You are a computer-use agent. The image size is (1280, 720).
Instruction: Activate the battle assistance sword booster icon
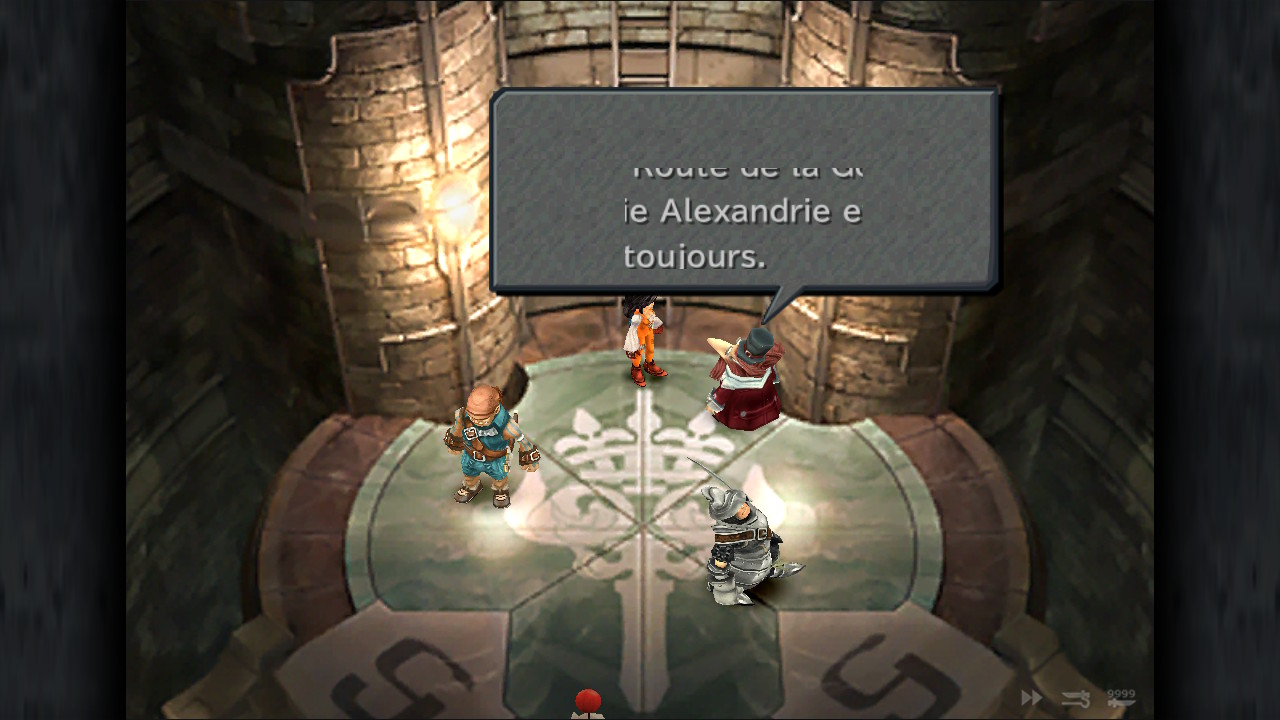1075,698
